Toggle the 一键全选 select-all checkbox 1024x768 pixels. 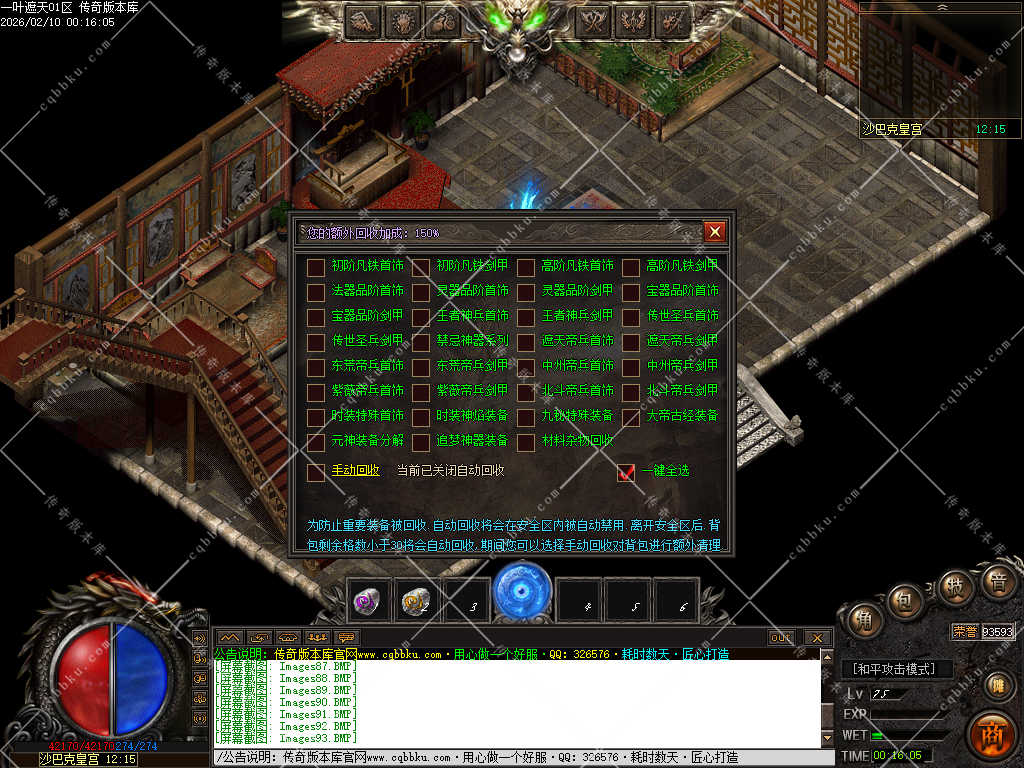pyautogui.click(x=626, y=472)
